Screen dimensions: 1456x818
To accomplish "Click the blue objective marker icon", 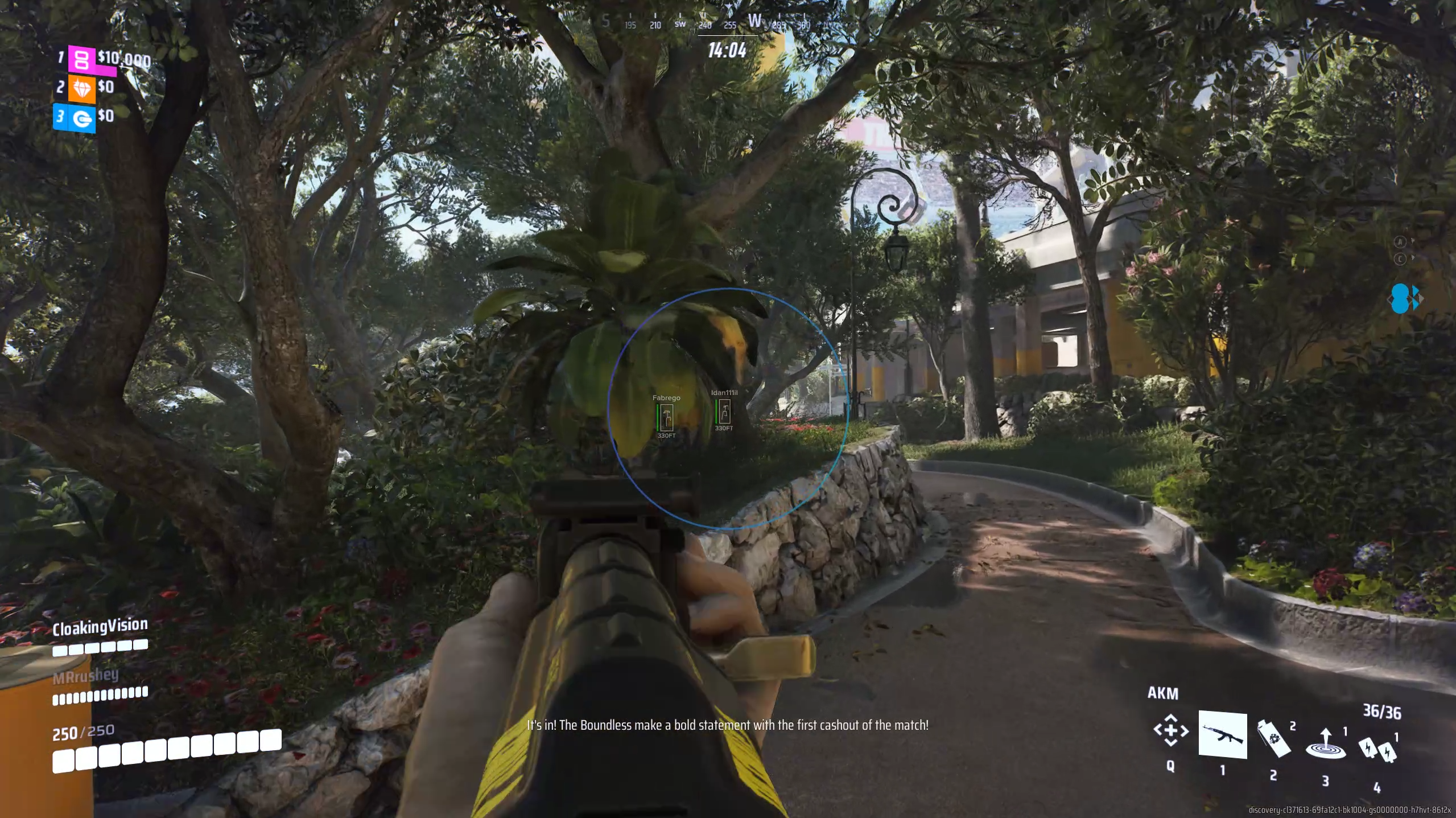I will coord(1403,299).
